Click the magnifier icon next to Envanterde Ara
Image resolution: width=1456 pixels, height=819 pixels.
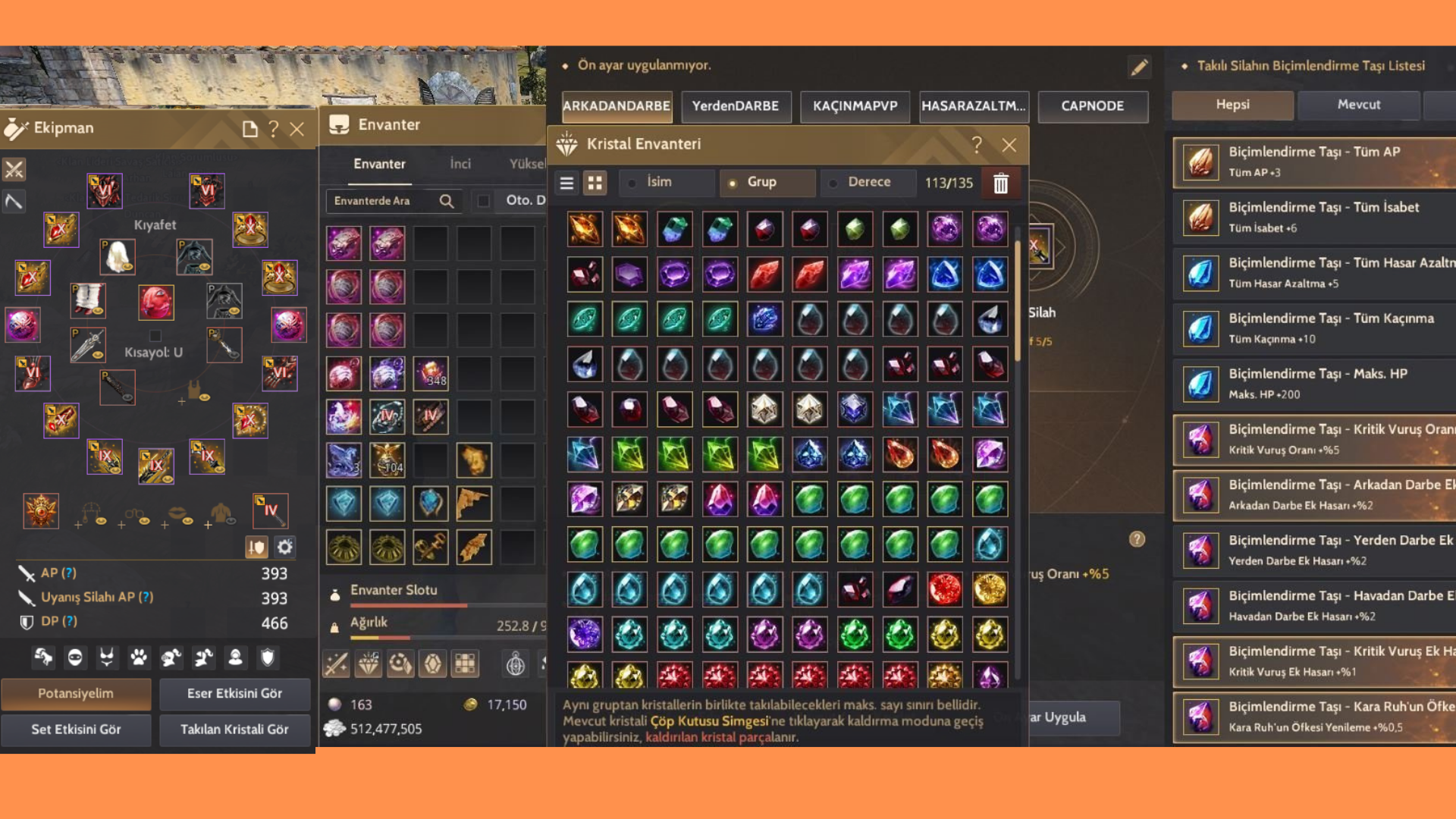click(x=446, y=201)
